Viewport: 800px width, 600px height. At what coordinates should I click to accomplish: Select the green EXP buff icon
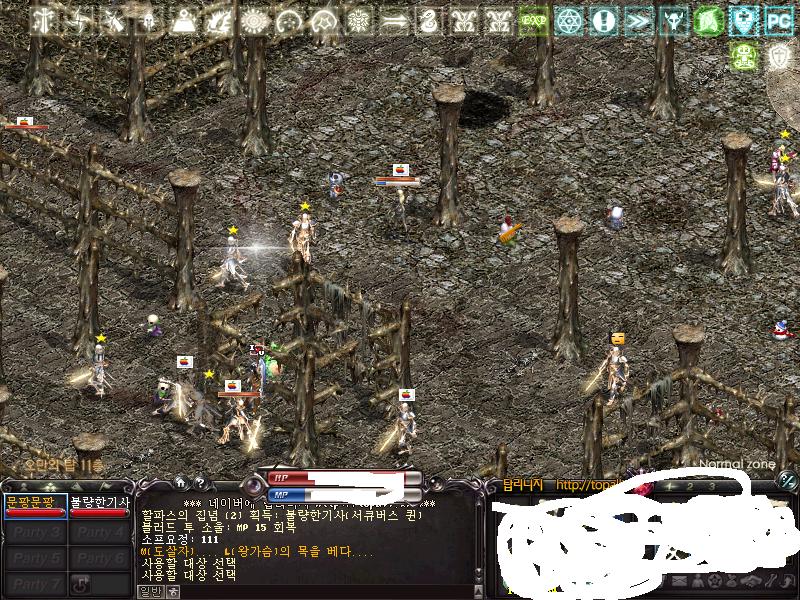[x=534, y=20]
